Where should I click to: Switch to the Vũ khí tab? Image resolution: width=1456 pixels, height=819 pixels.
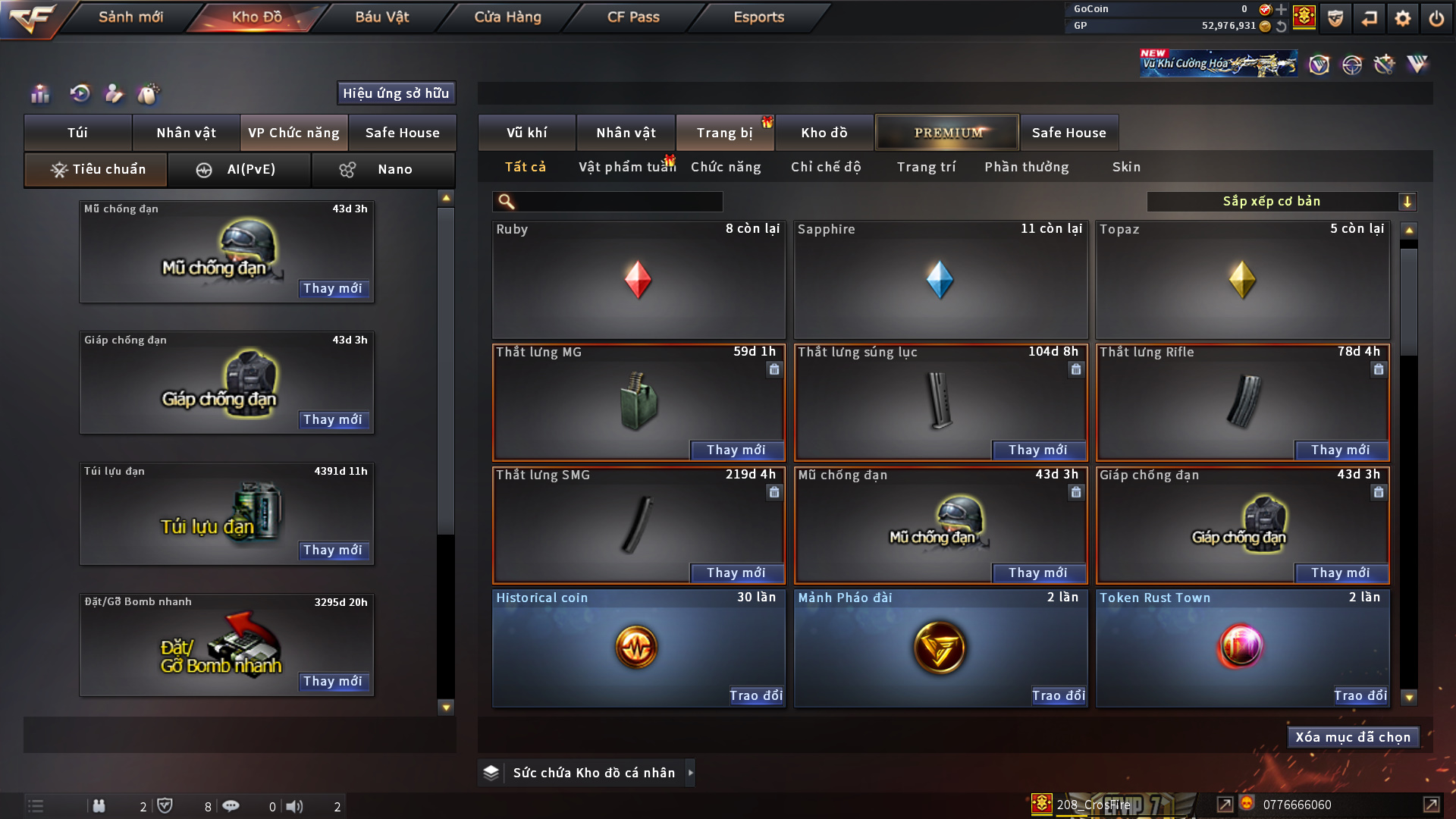click(x=526, y=133)
